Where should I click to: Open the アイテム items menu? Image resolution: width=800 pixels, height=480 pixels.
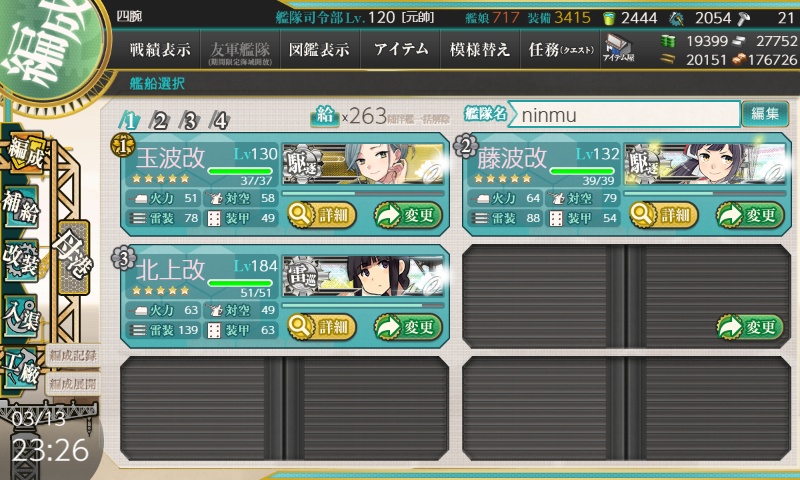tap(400, 49)
